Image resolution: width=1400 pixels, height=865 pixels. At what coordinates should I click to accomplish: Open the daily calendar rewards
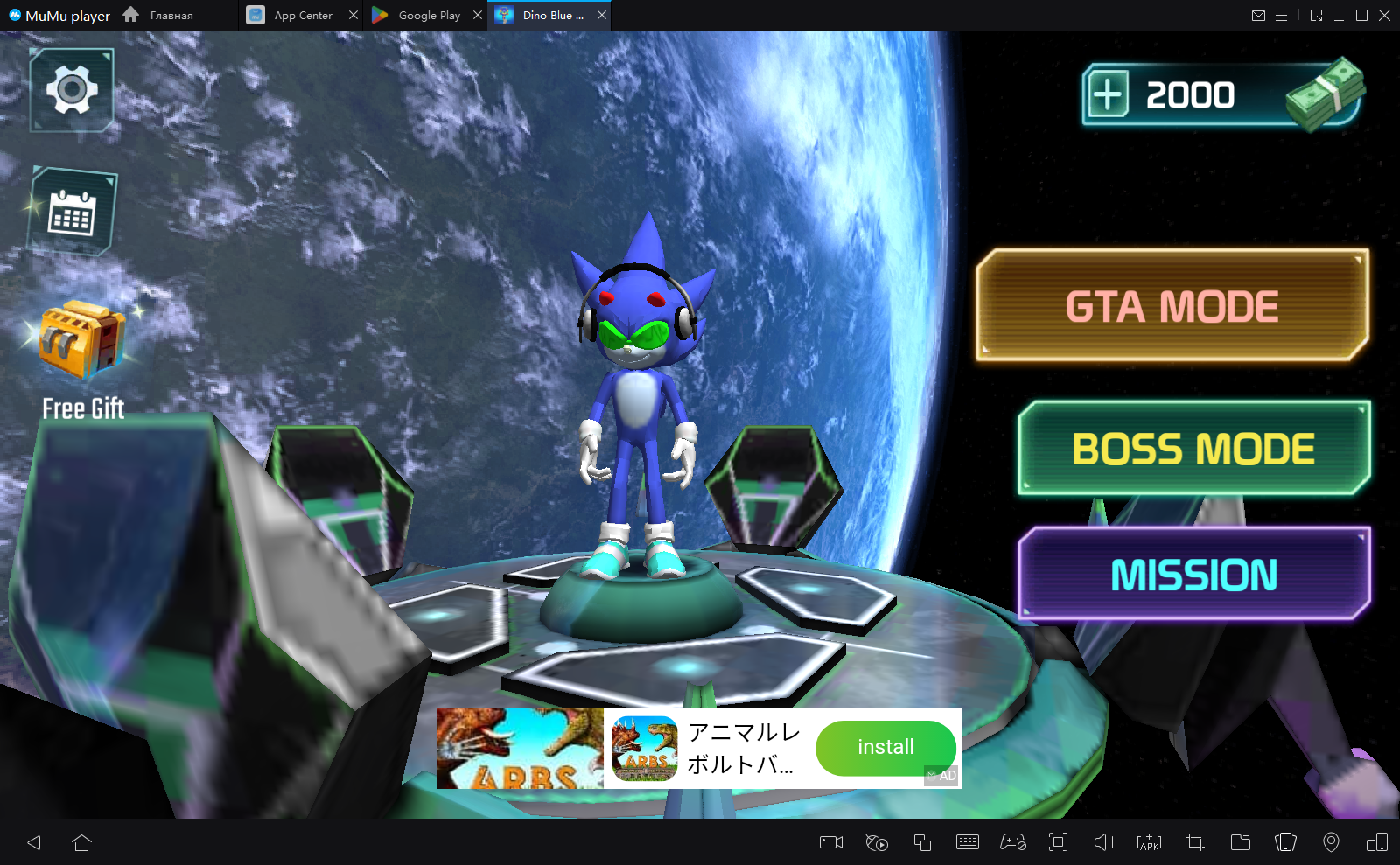pyautogui.click(x=72, y=212)
